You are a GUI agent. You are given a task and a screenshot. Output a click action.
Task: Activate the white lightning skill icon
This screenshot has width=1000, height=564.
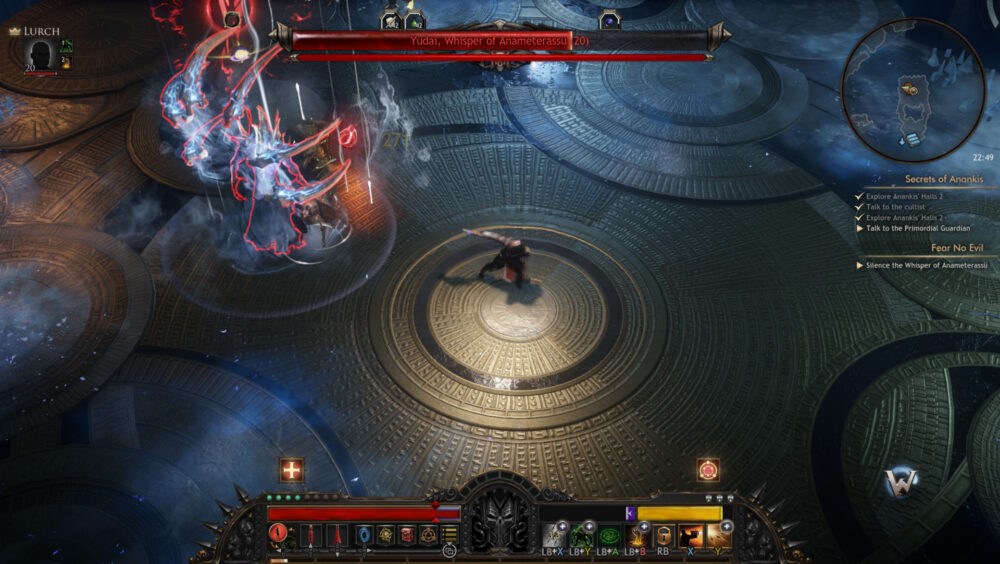(555, 536)
